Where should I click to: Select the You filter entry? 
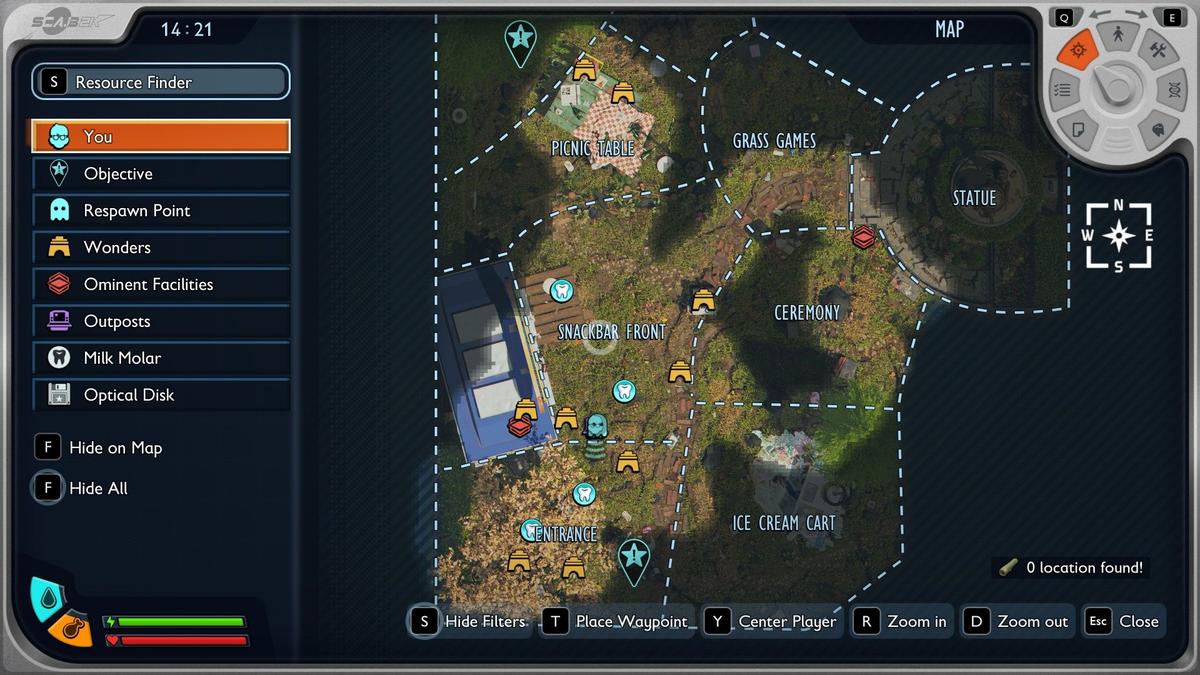coord(161,136)
